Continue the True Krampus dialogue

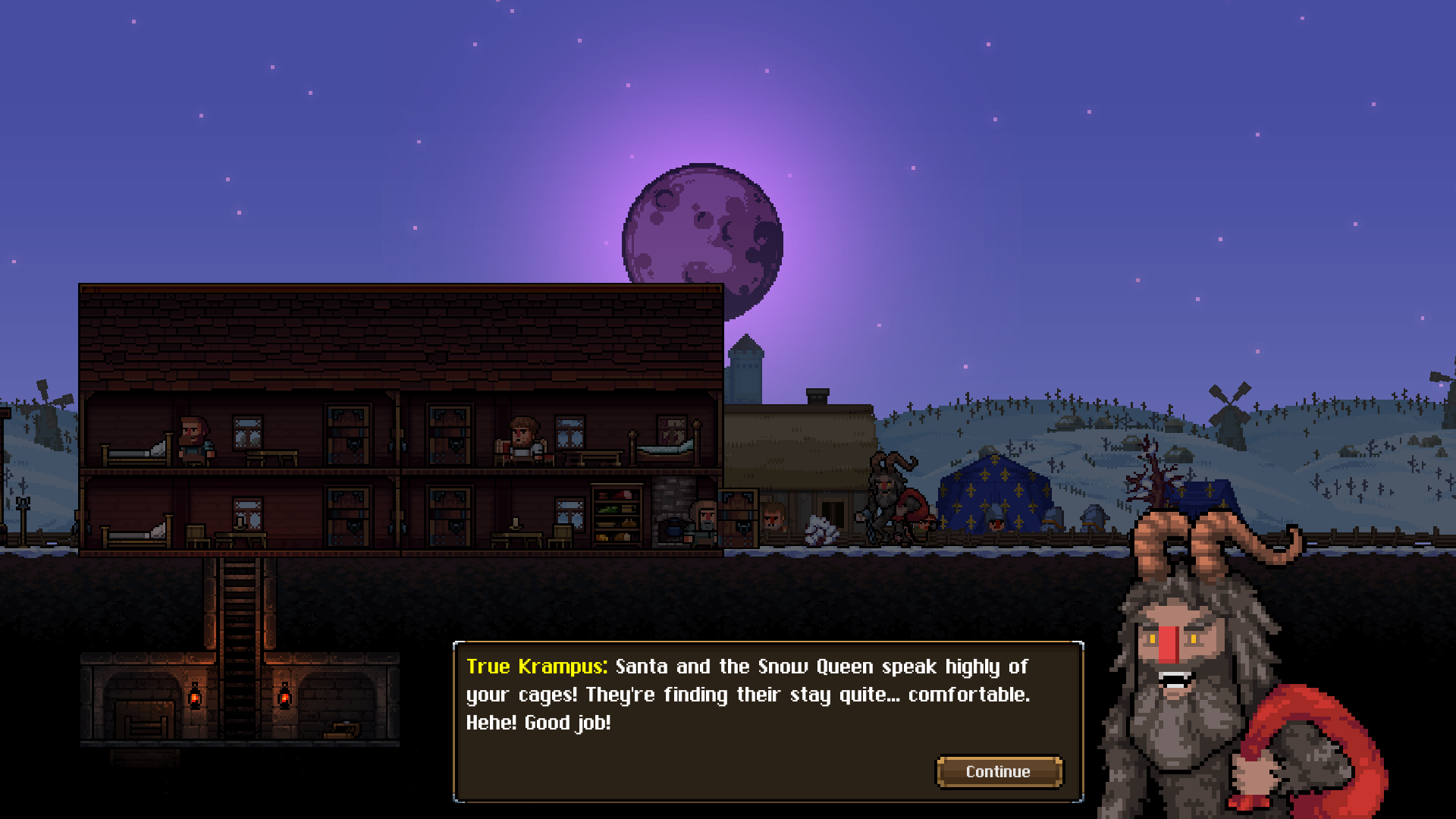point(998,771)
